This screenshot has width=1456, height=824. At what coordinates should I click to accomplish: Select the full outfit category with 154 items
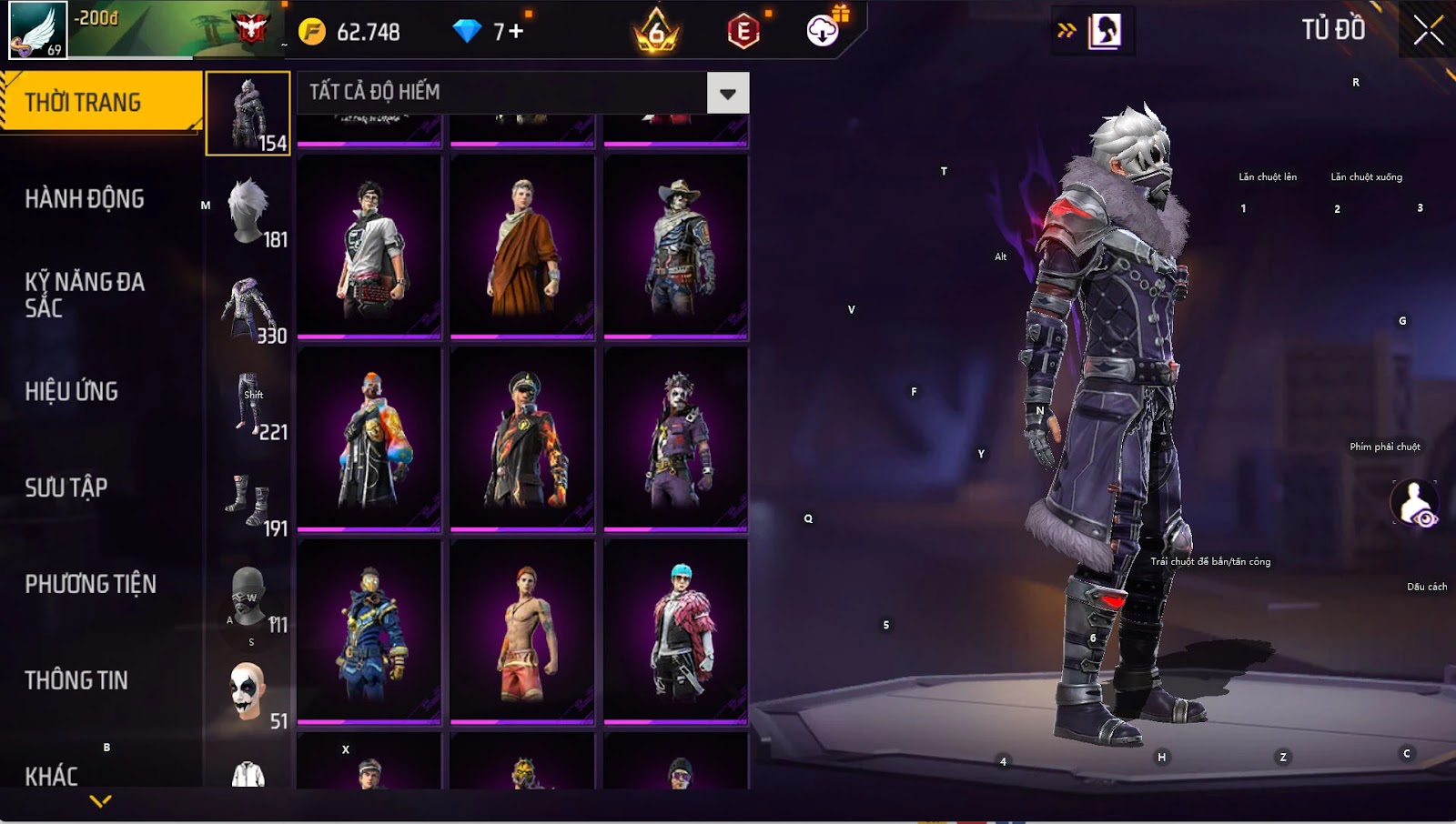click(248, 114)
